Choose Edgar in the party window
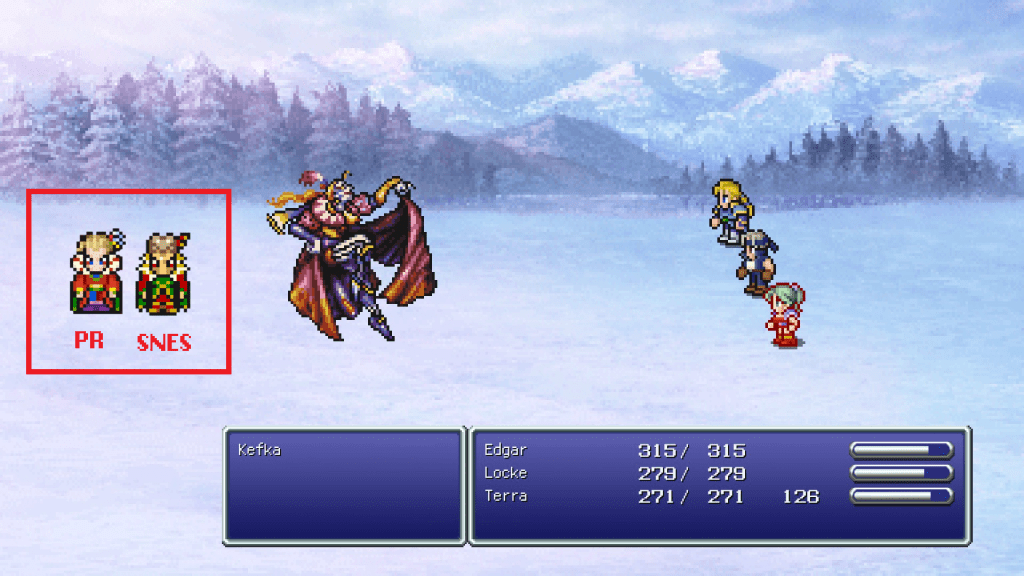Viewport: 1024px width, 576px height. [x=504, y=450]
